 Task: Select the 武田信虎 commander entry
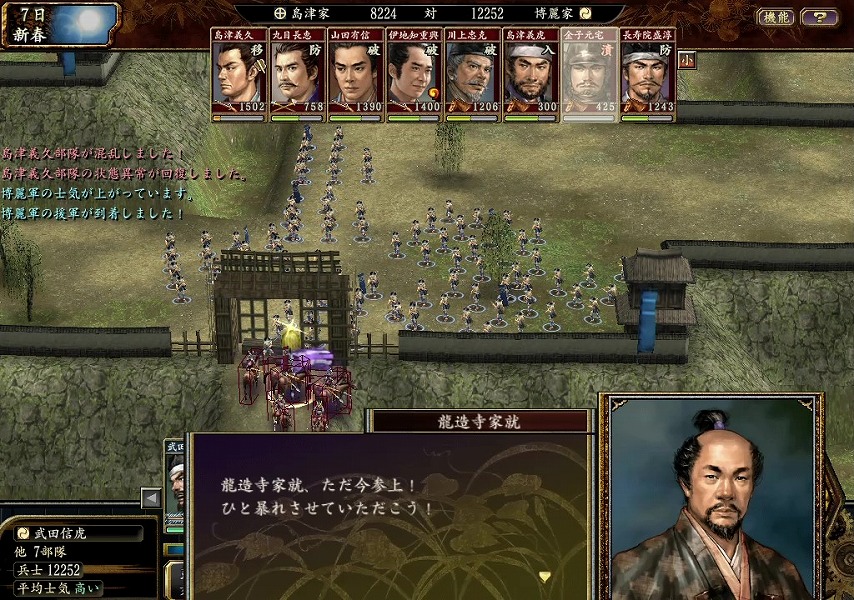point(78,533)
